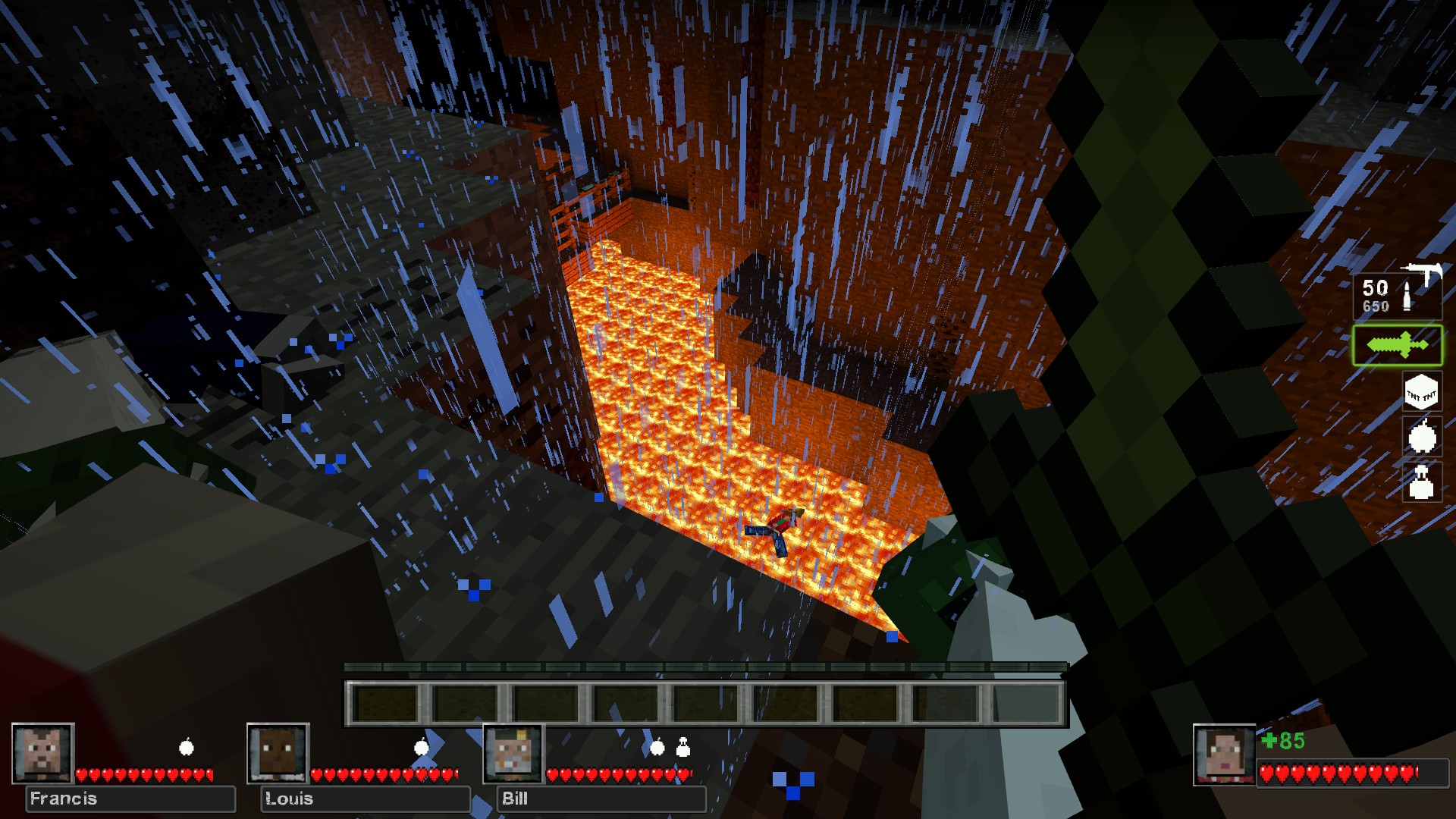Viewport: 1456px width, 819px height.
Task: Pick the round apple item slot
Action: (x=1422, y=437)
